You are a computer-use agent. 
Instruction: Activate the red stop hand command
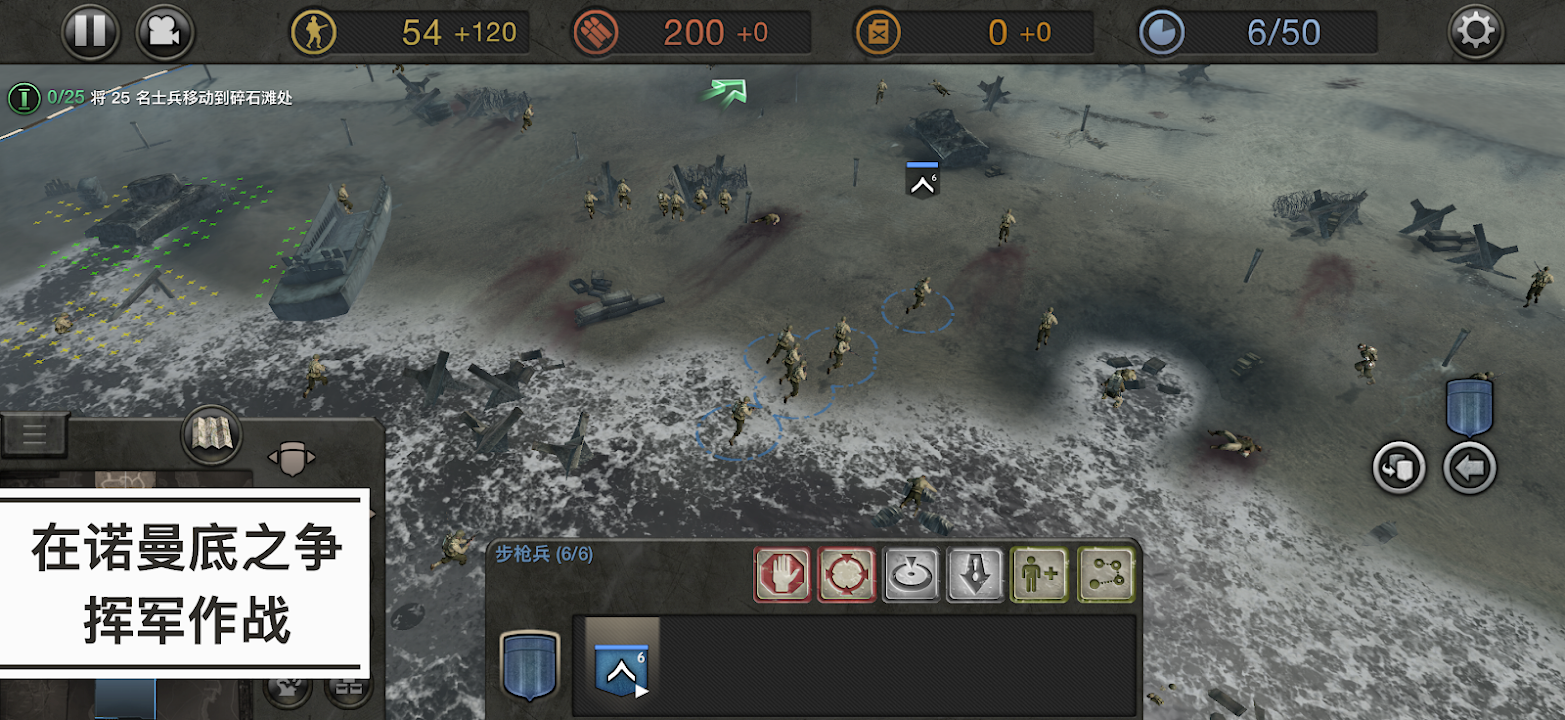coord(783,574)
